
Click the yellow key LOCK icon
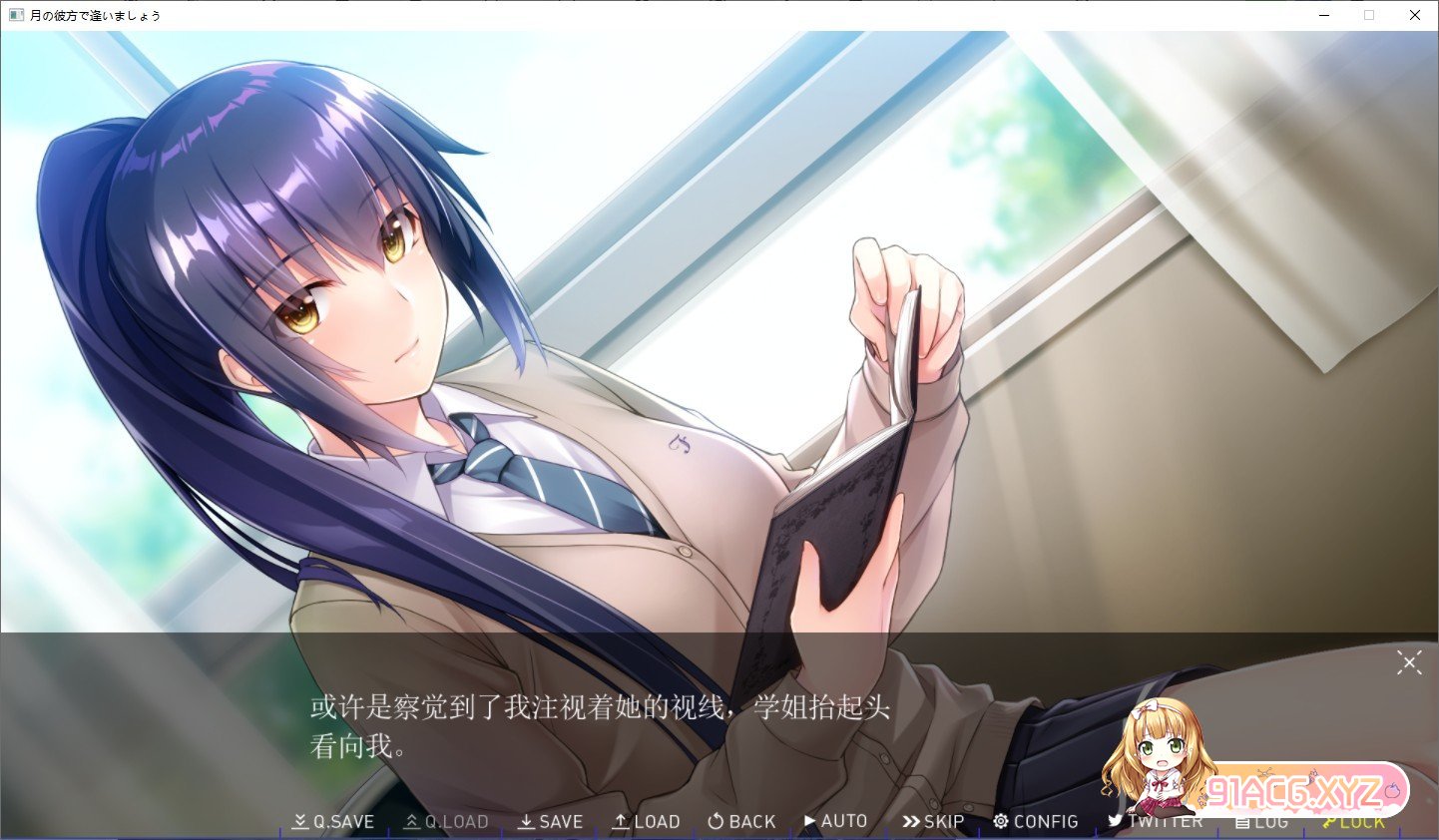click(1331, 821)
